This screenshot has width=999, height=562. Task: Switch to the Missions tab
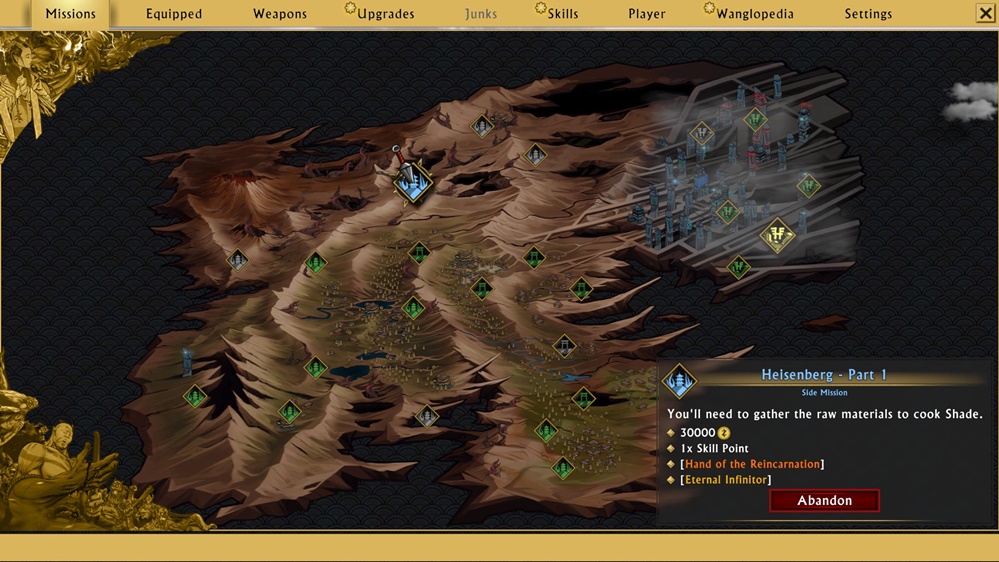click(x=70, y=14)
